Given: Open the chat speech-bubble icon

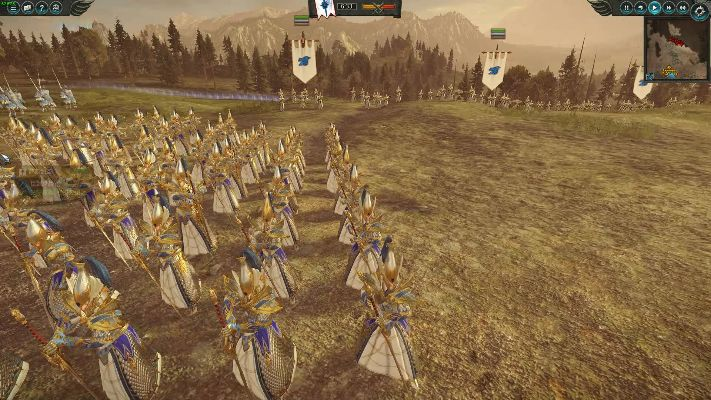Looking at the screenshot, I should (x=27, y=7).
